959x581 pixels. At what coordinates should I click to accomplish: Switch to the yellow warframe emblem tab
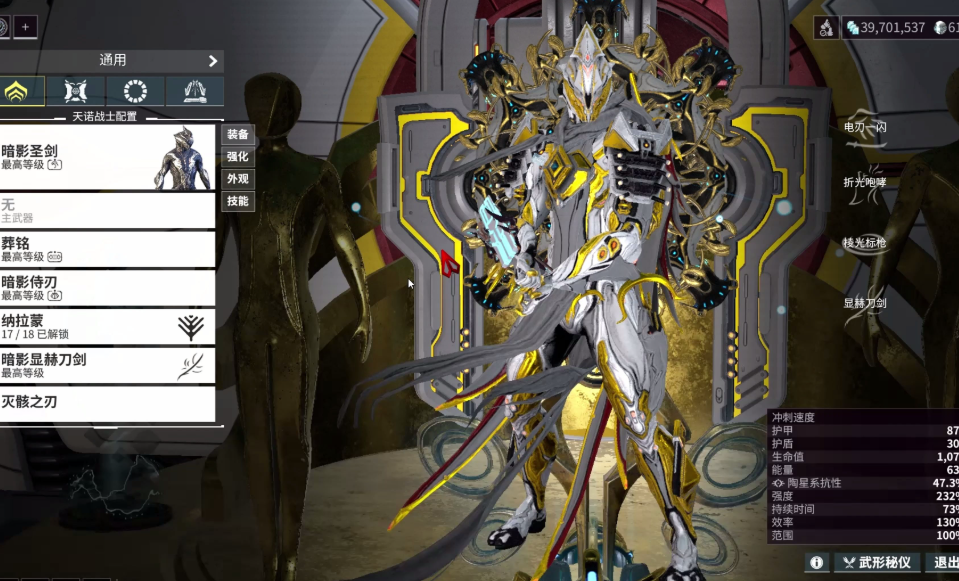click(x=19, y=92)
